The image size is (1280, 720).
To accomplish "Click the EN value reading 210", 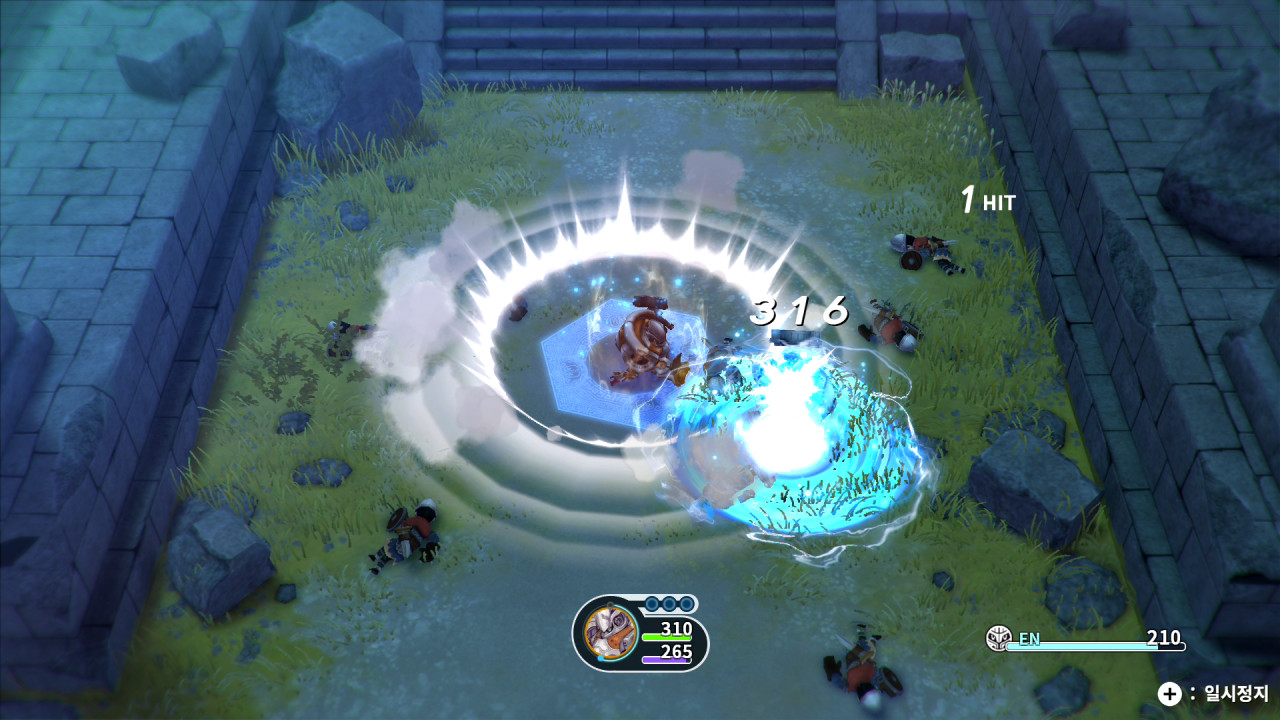I will (1163, 638).
